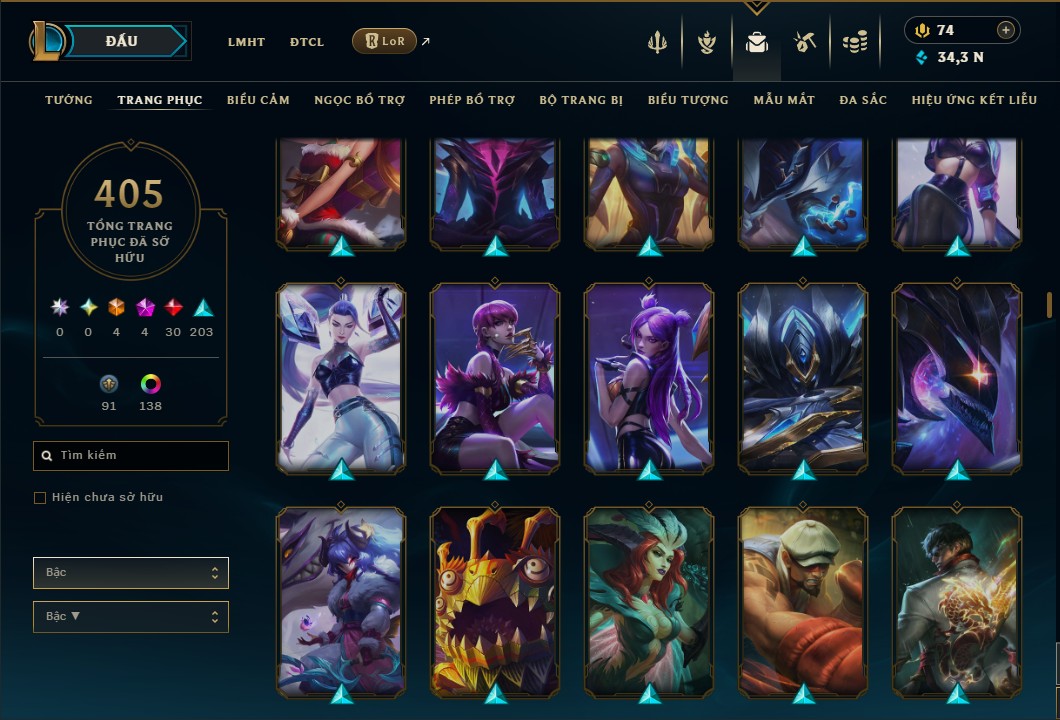Select the ĐA SẮC tab

(x=863, y=100)
